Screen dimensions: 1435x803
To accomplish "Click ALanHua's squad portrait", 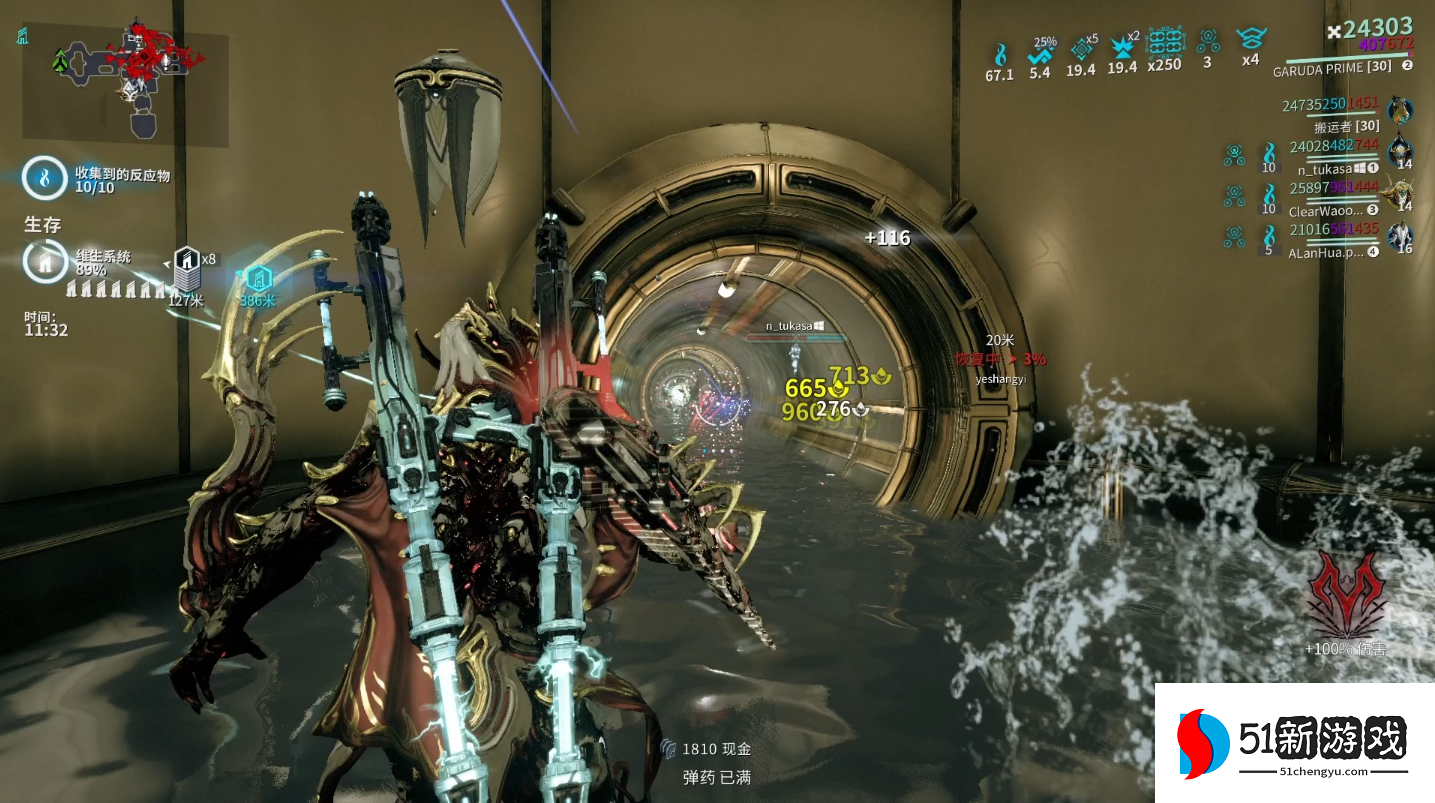I will (1403, 236).
